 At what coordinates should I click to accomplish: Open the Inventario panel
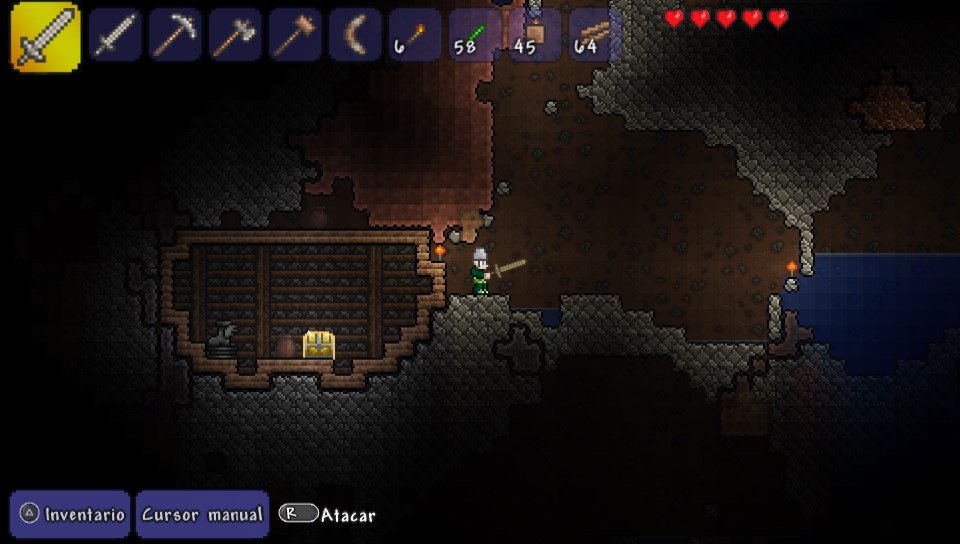[x=71, y=514]
